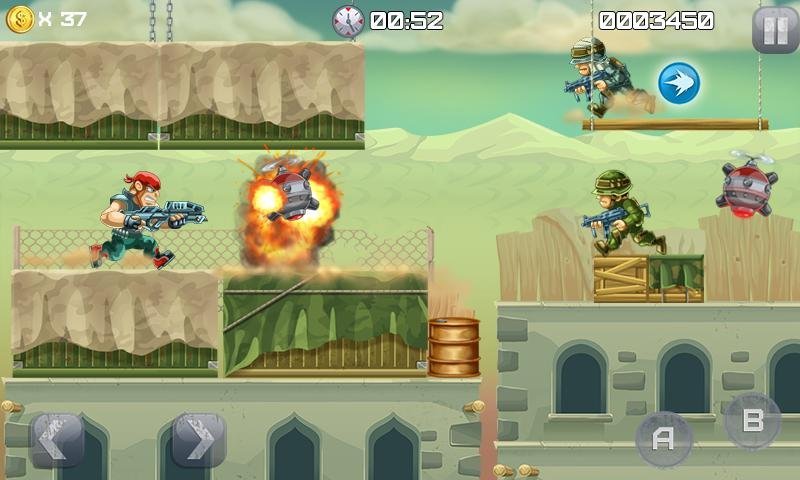Hit the A action button
800x480 pixels.
pos(663,438)
